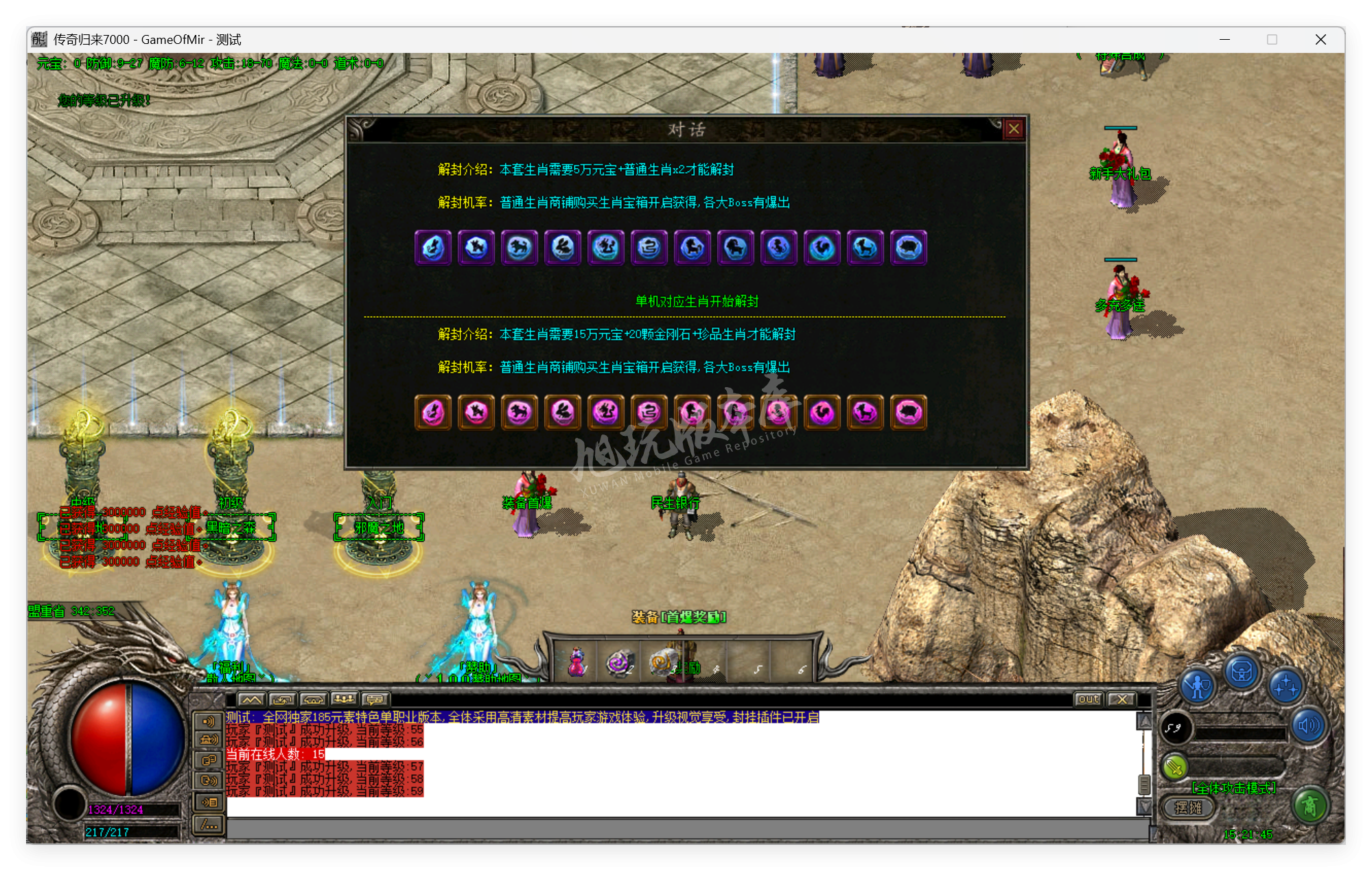This screenshot has height=871, width=1372.
Task: Use the purple spiral stone in belt slot 2
Action: pyautogui.click(x=619, y=662)
